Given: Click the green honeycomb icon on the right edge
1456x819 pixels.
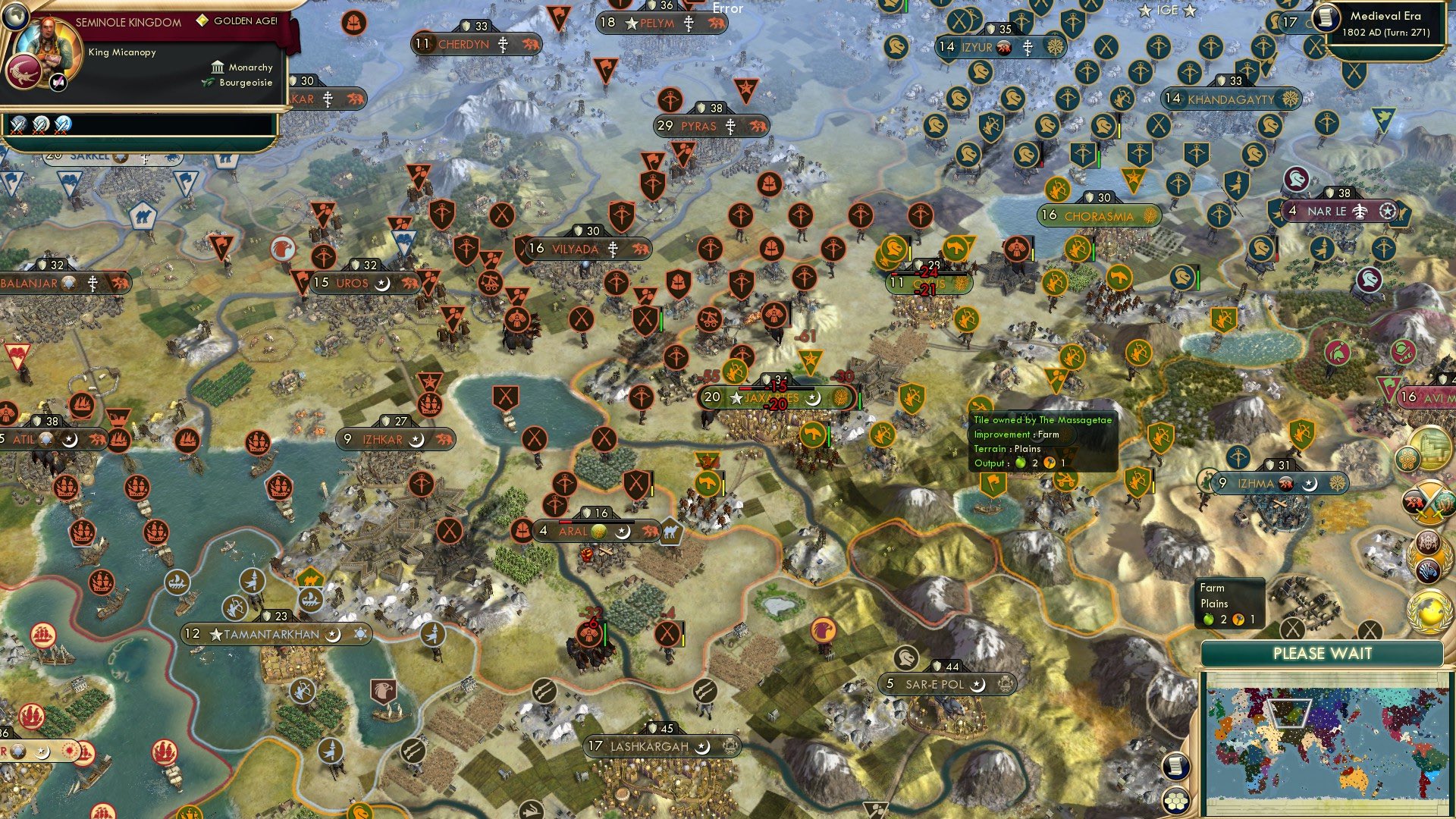Looking at the screenshot, I should [x=1407, y=459].
